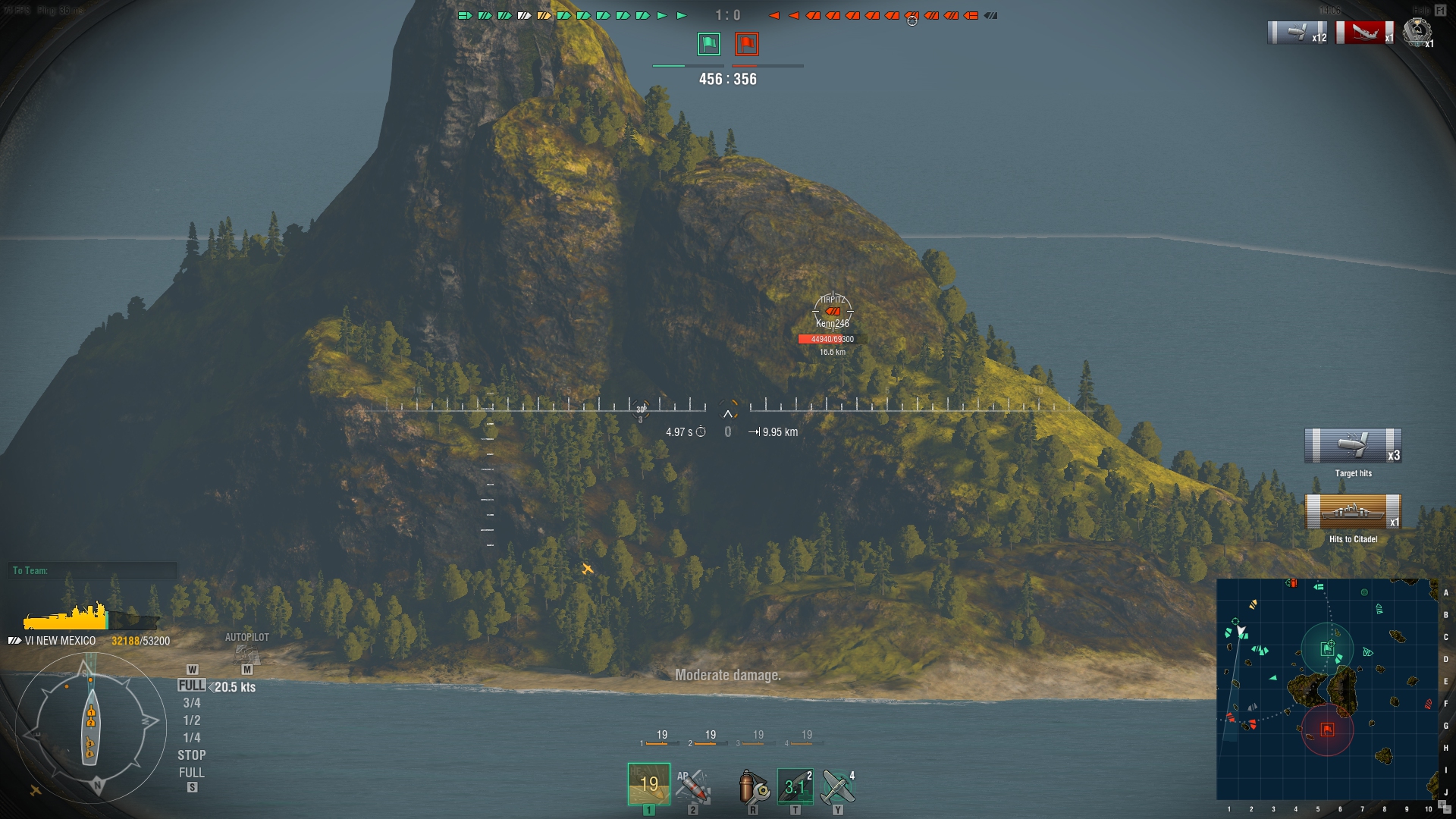Click the To Team chat input
The height and width of the screenshot is (819, 1456).
94,570
